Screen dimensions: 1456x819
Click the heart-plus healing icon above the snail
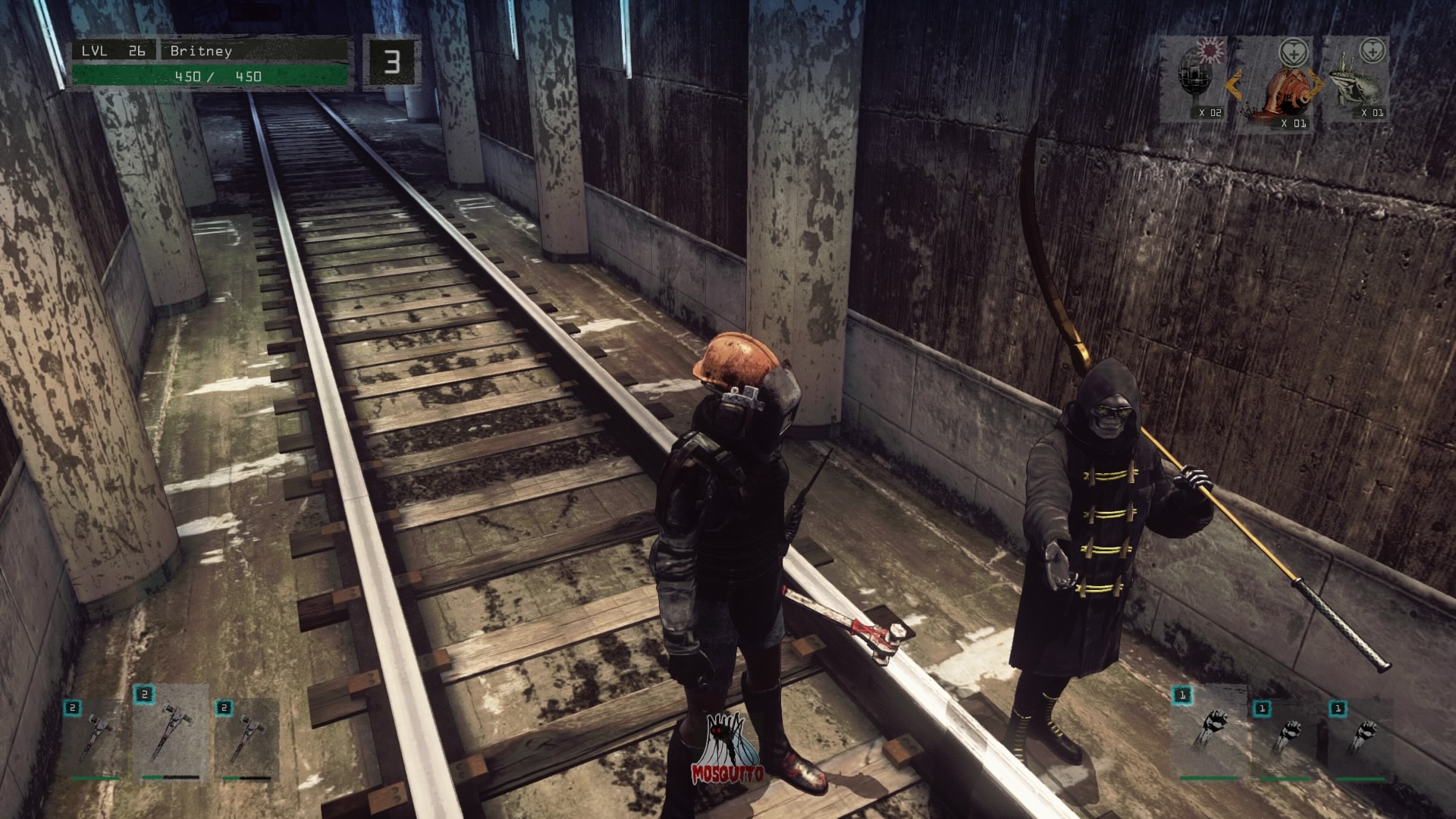pos(1293,52)
